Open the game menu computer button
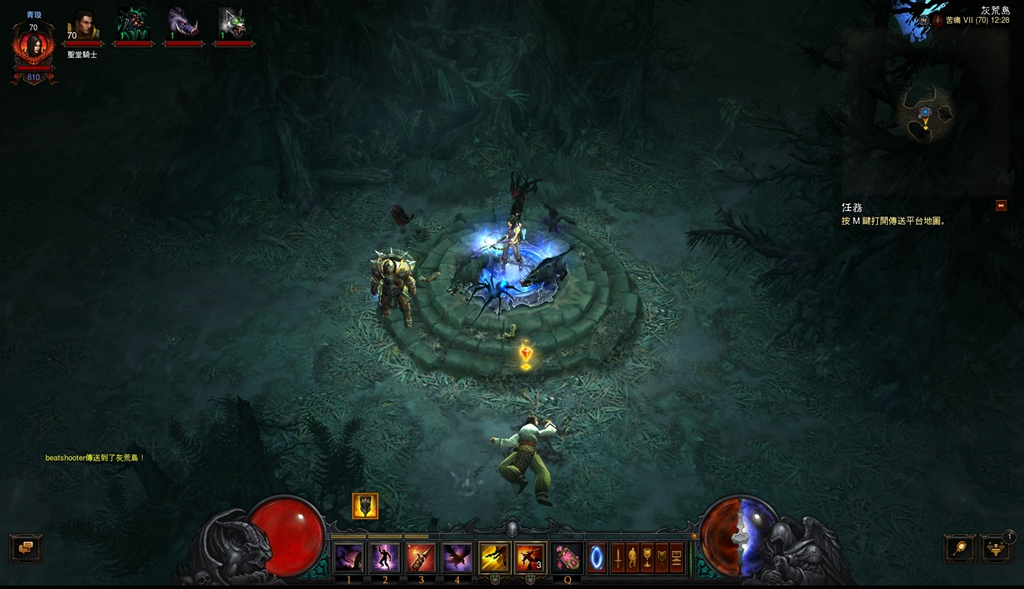The height and width of the screenshot is (589, 1024). pos(676,556)
